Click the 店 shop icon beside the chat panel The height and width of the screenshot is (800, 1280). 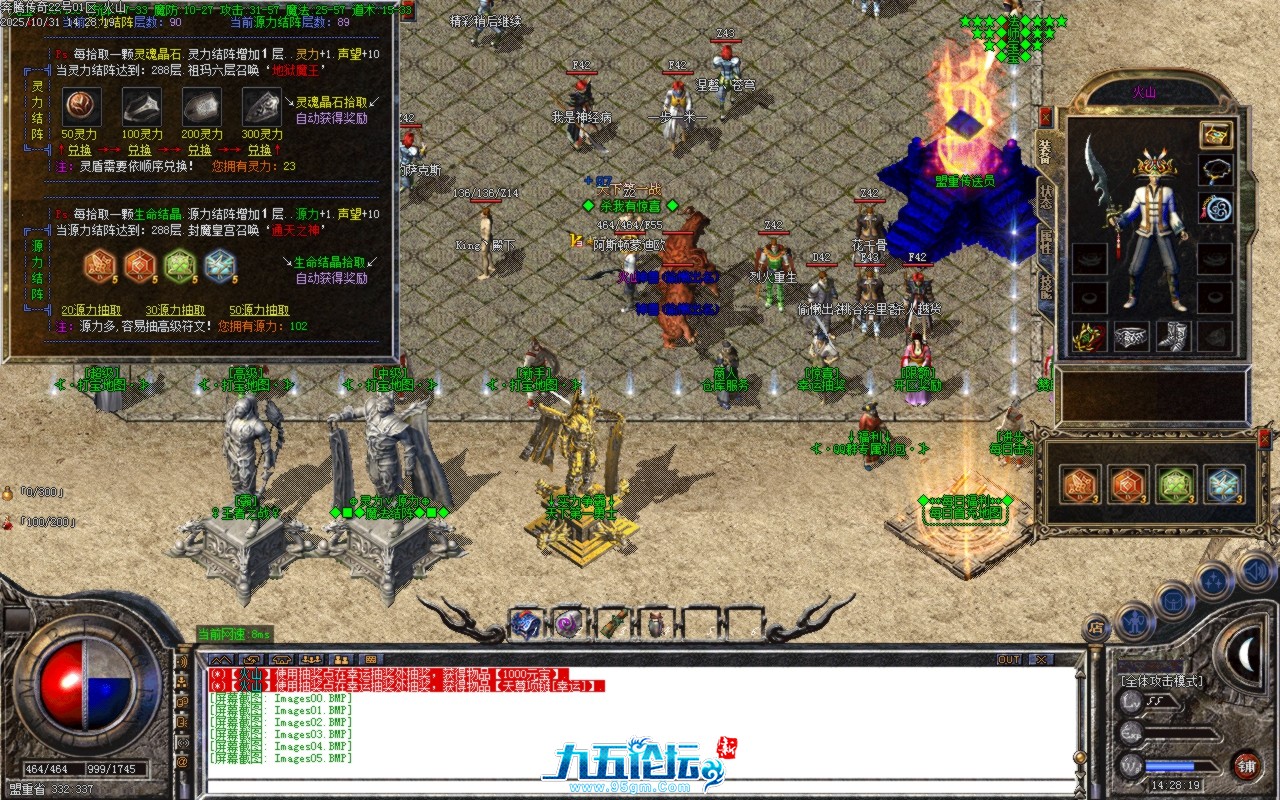pyautogui.click(x=1097, y=627)
